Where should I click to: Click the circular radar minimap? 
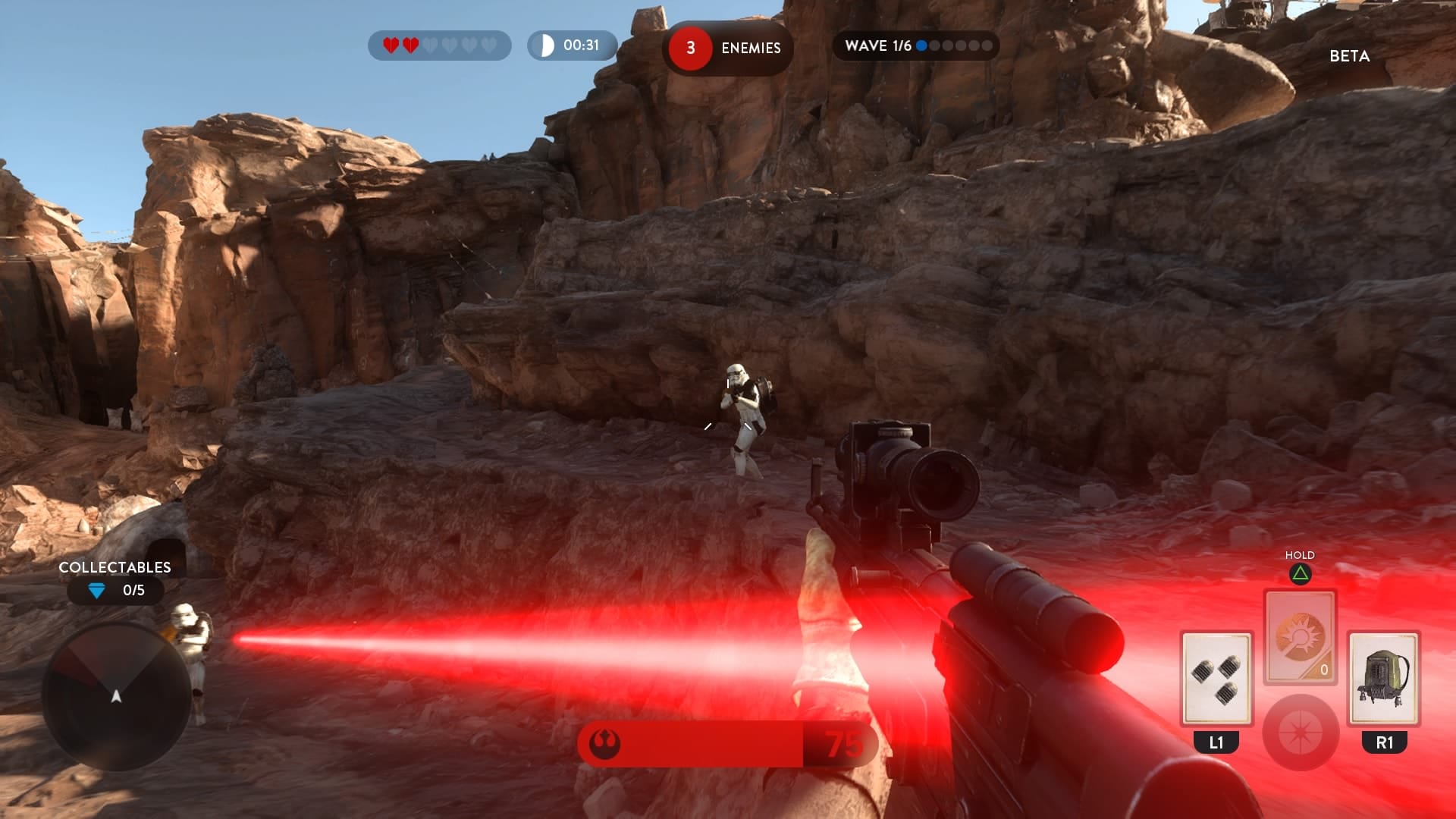tap(116, 695)
